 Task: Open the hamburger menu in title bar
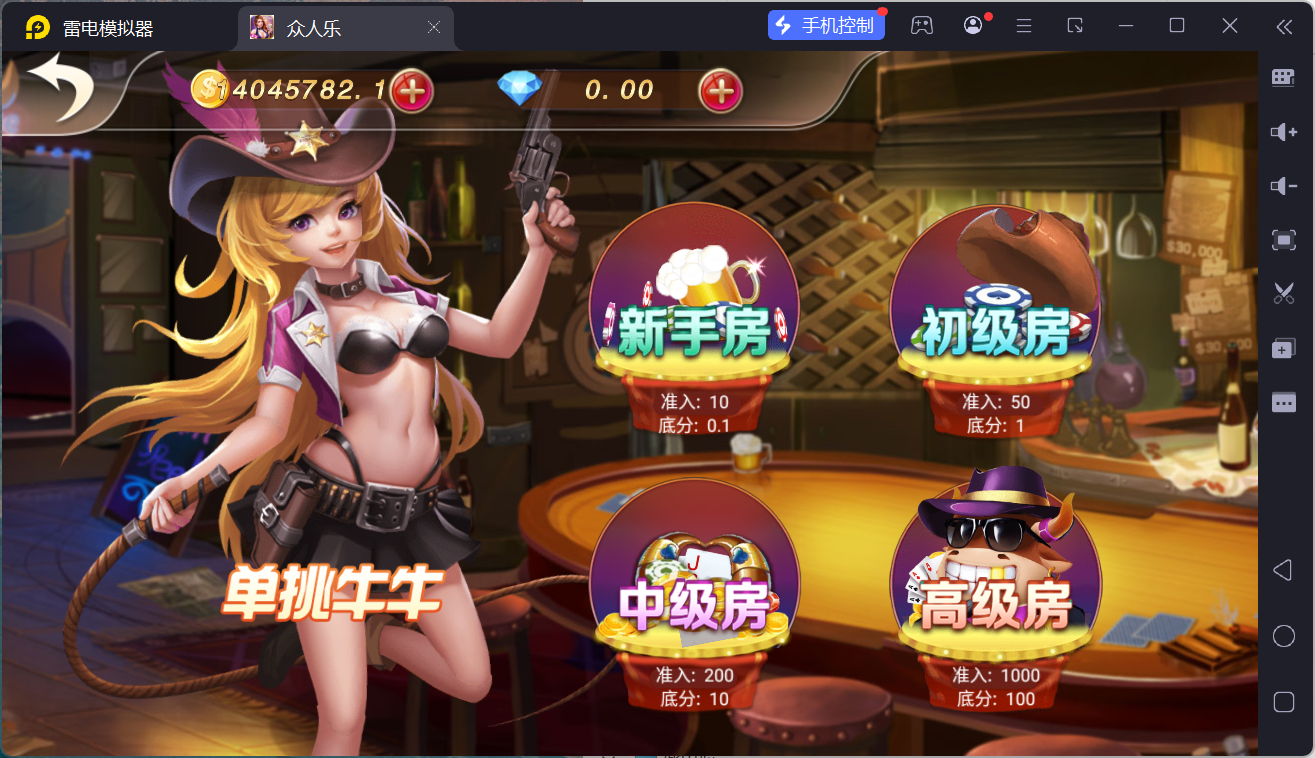tap(1023, 25)
